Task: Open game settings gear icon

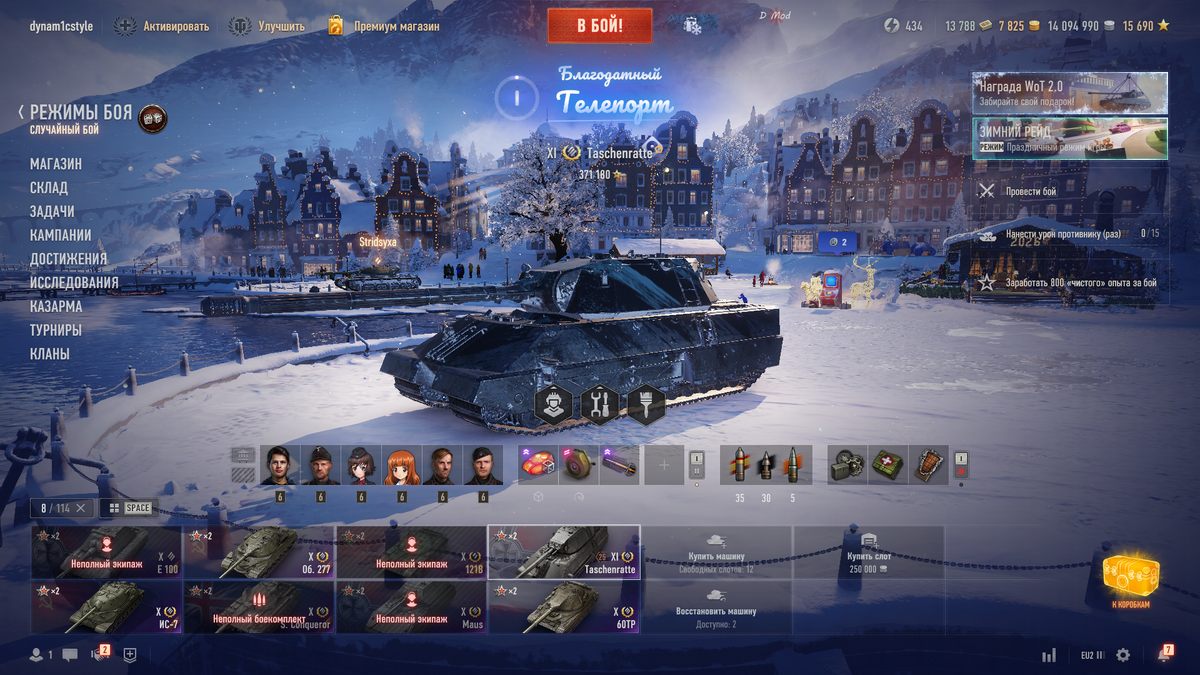Action: coord(1123,655)
